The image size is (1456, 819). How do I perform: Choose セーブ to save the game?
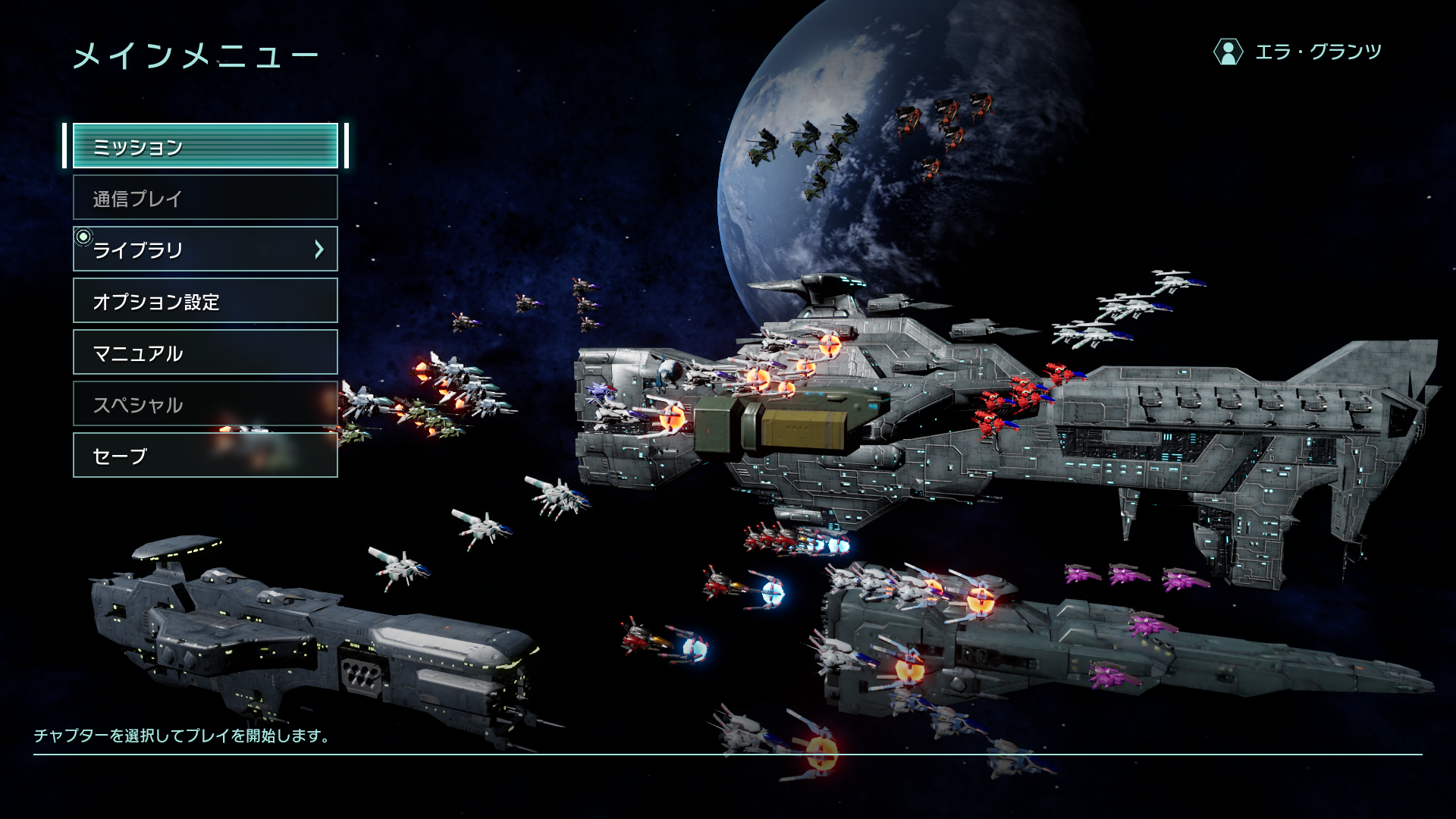(205, 456)
